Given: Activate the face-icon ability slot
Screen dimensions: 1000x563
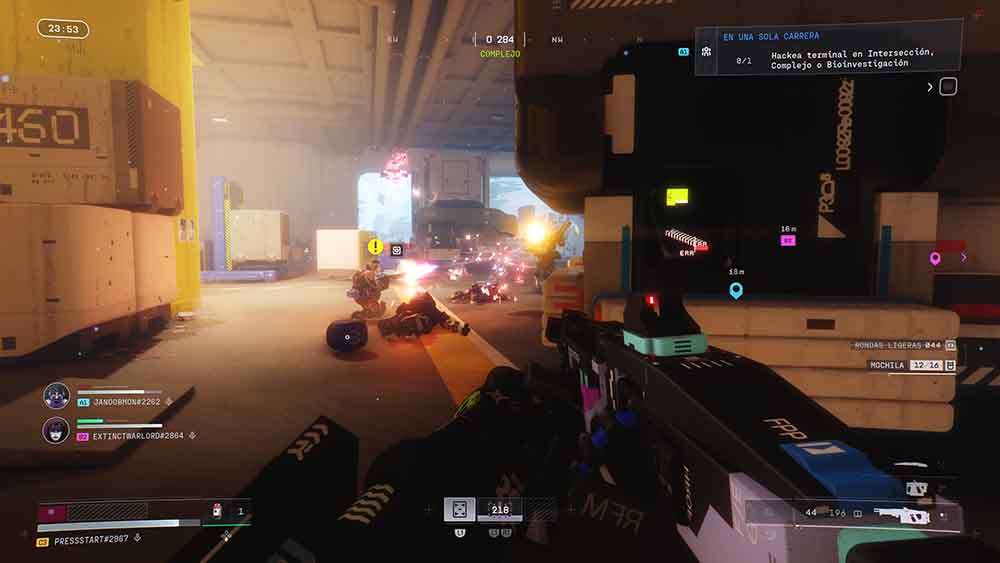Looking at the screenshot, I should click(x=459, y=510).
